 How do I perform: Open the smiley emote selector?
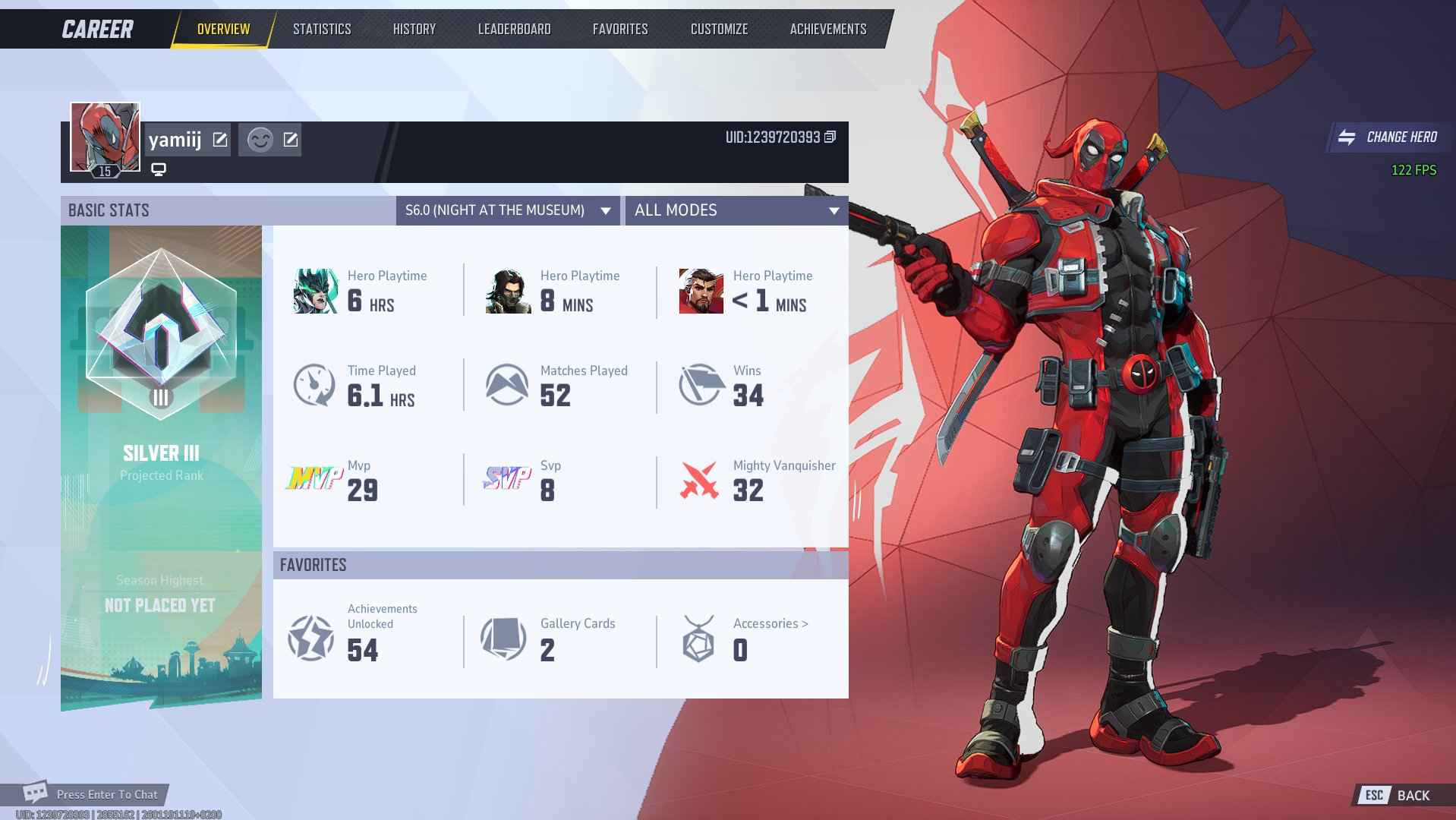[260, 140]
